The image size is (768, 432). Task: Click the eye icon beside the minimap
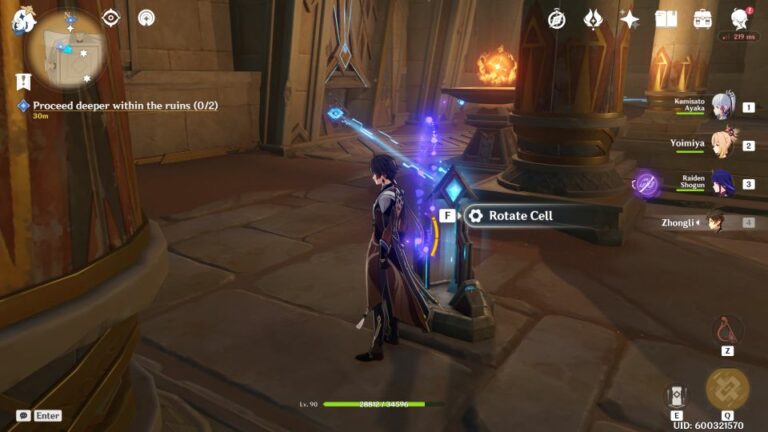[x=111, y=17]
